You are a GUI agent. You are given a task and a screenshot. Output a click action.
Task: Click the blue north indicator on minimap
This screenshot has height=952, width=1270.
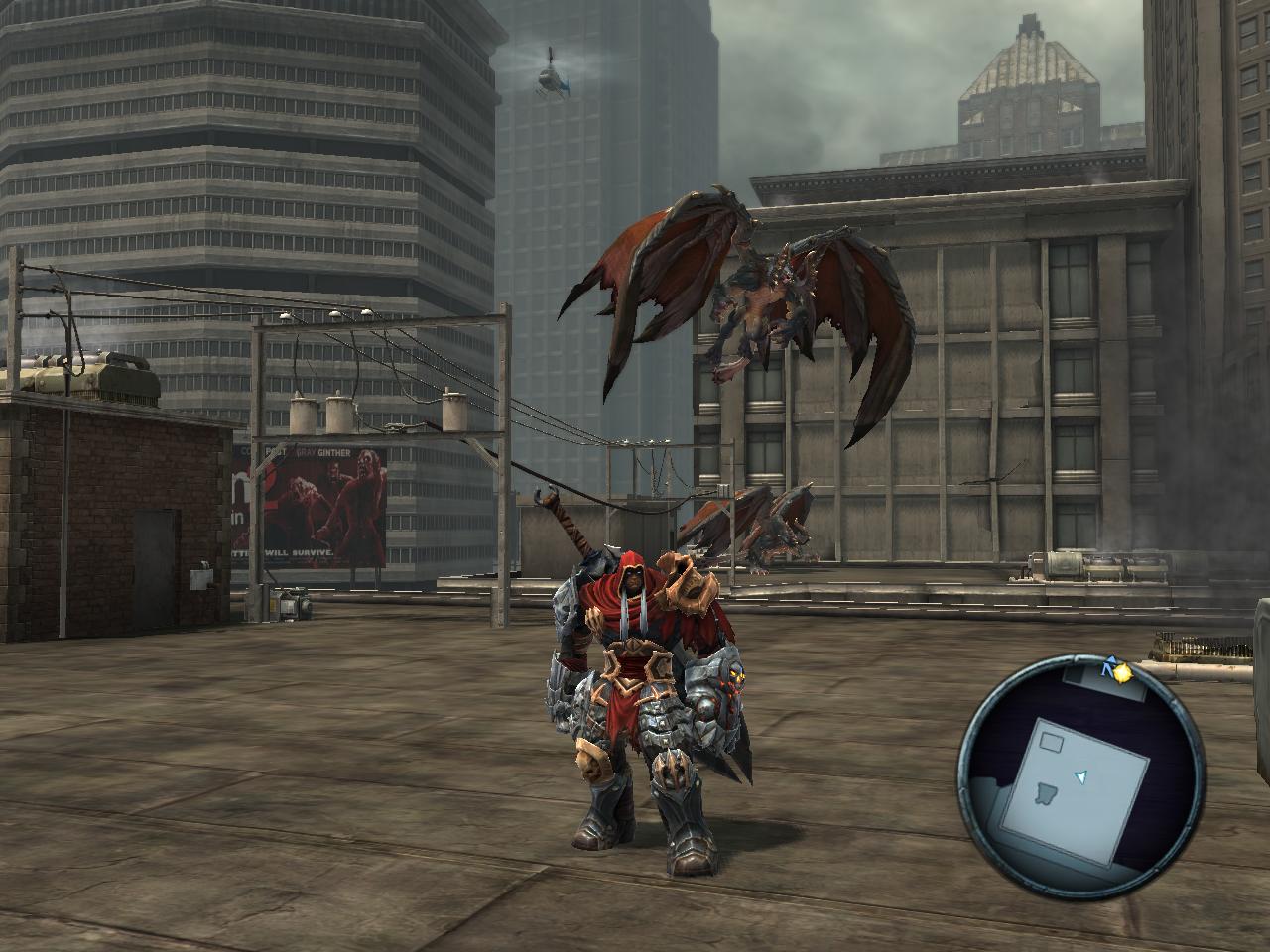click(x=1107, y=671)
